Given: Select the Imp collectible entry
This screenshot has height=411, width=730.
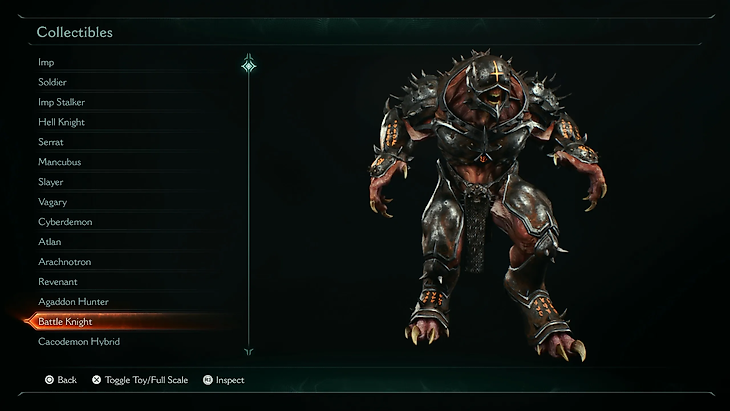Looking at the screenshot, I should coord(46,62).
